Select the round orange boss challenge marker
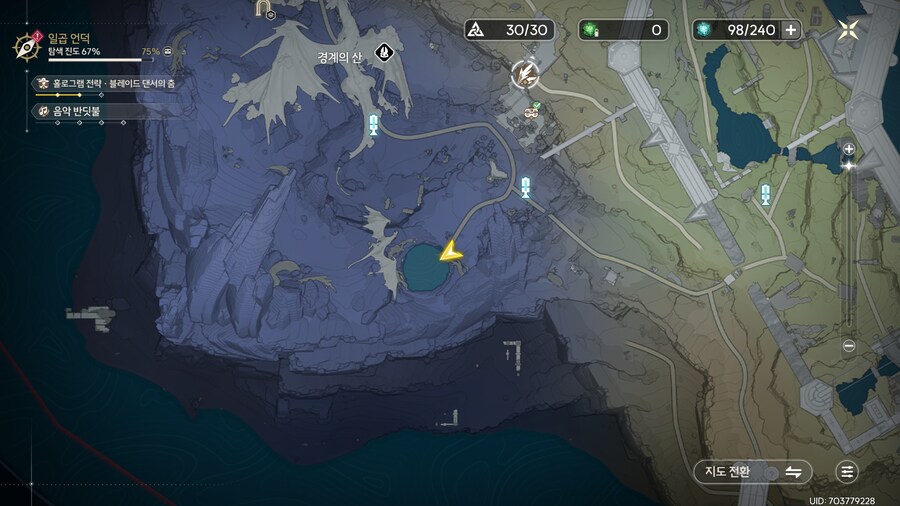Screen dimensions: 900x506 click(x=524, y=73)
